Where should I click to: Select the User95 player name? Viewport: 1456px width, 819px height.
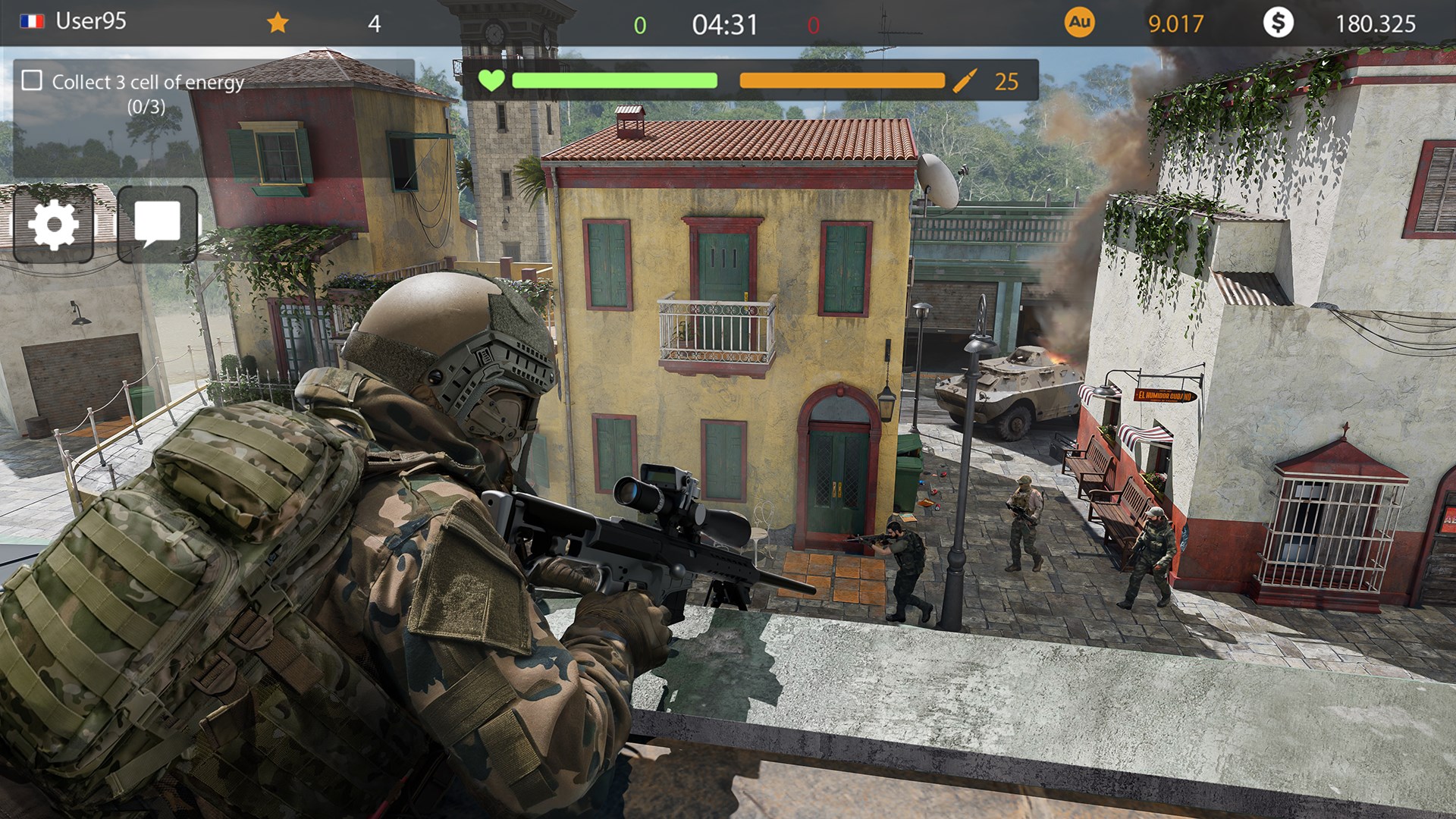click(x=91, y=21)
